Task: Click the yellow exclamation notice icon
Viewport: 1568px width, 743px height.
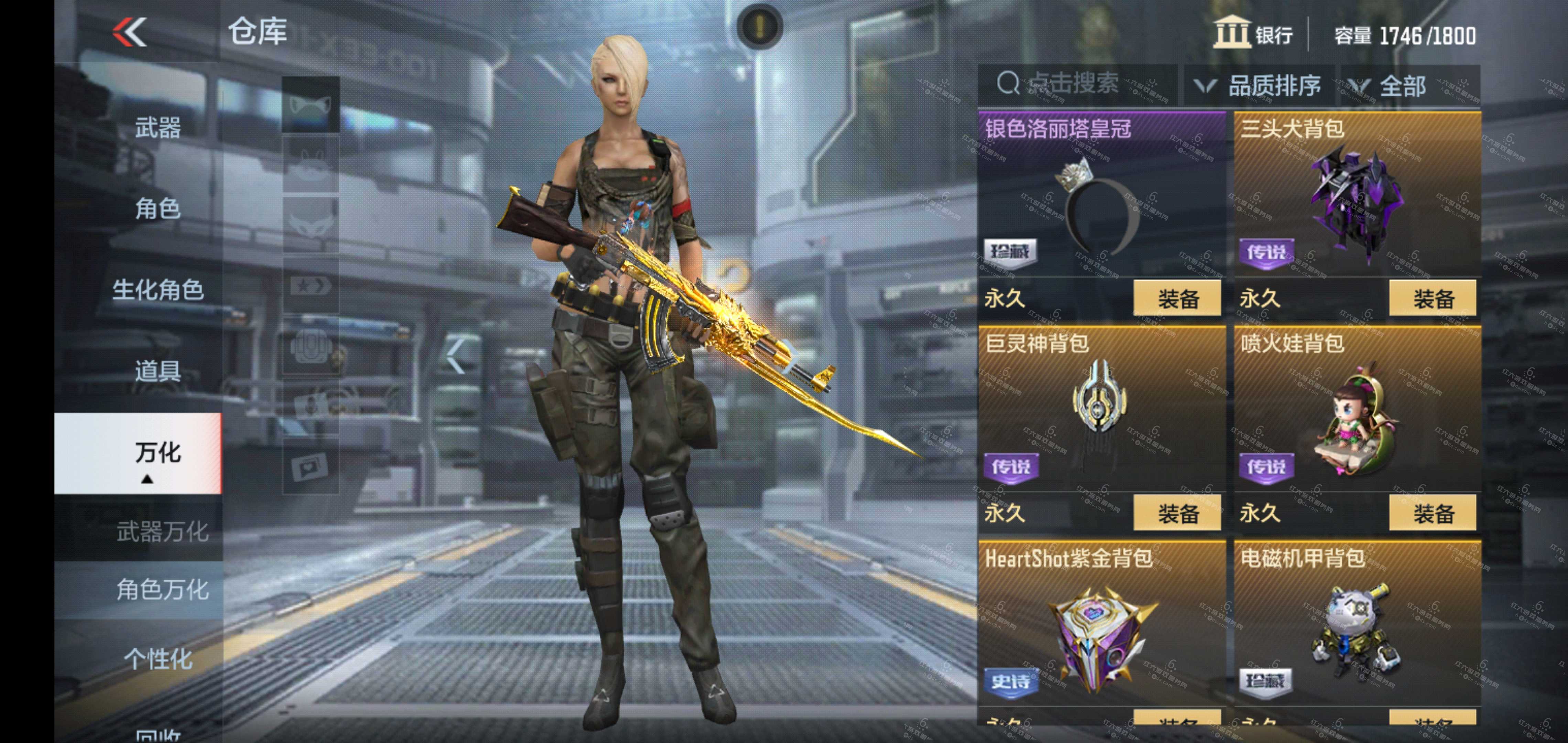Action: 760,26
